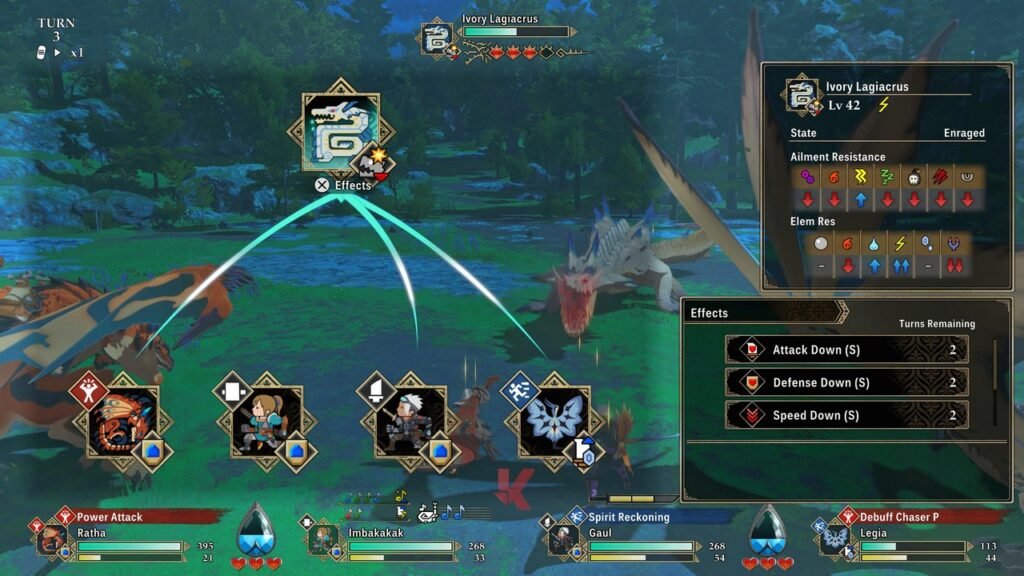
Task: Click the Ivory Lagiacrus info panel icon
Action: tap(802, 95)
